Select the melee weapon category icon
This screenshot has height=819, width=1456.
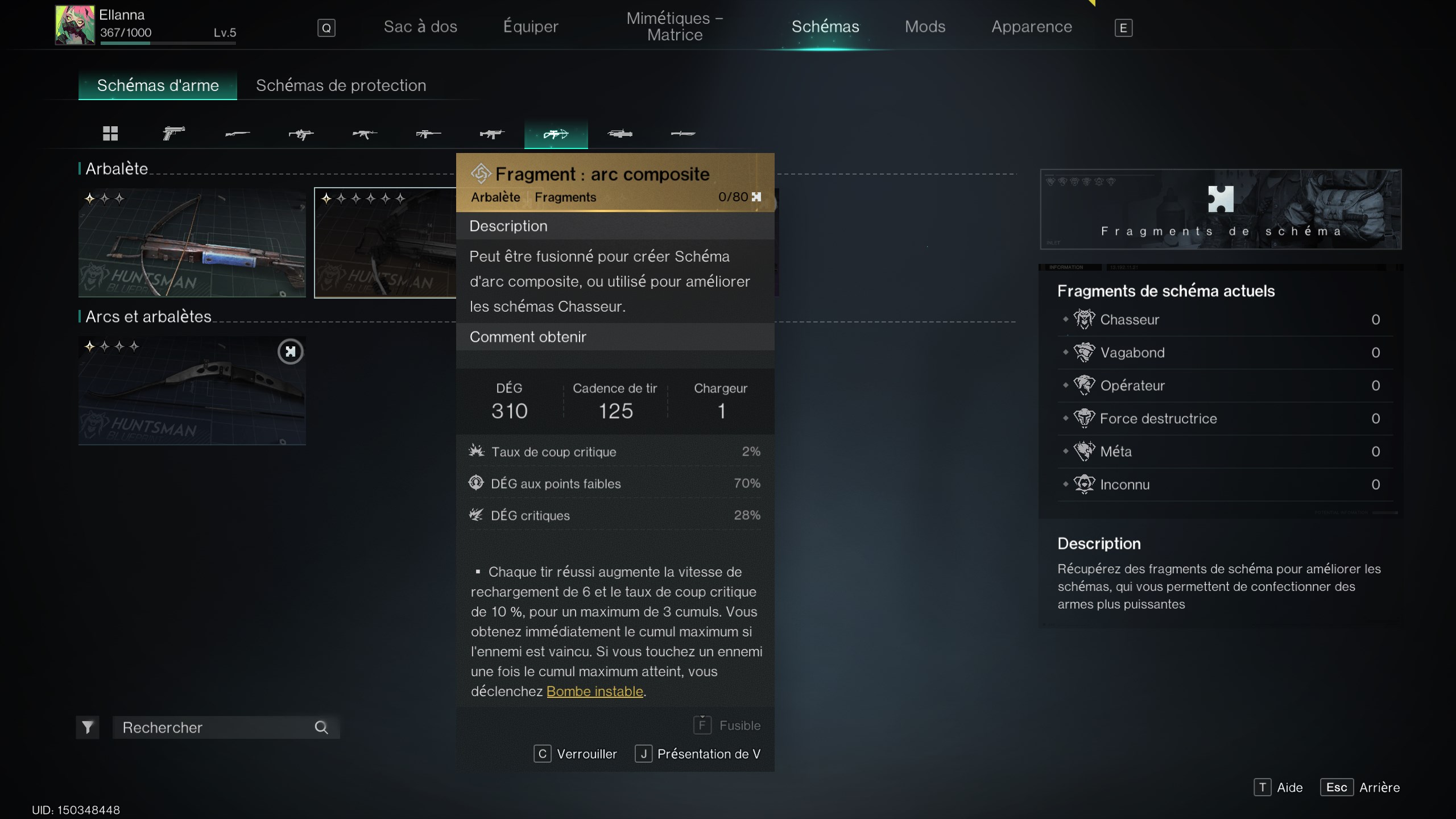684,134
